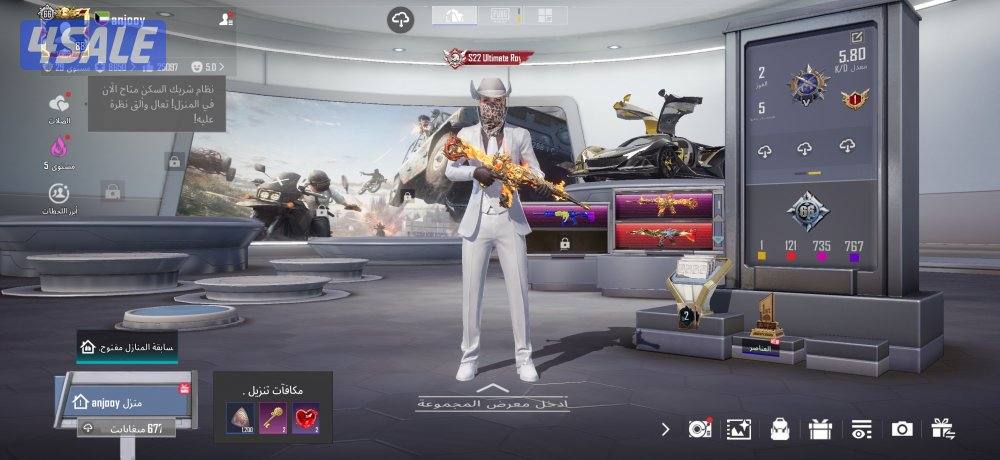1000x460 pixels.
Task: Toggle the eye display-options icon
Action: [861, 429]
